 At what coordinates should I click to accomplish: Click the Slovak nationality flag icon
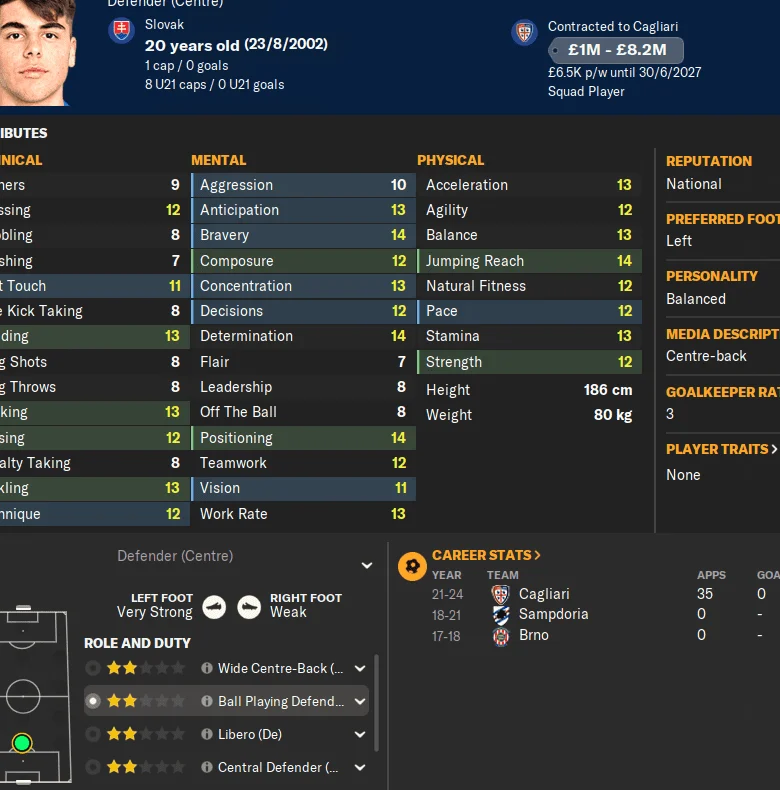click(121, 31)
